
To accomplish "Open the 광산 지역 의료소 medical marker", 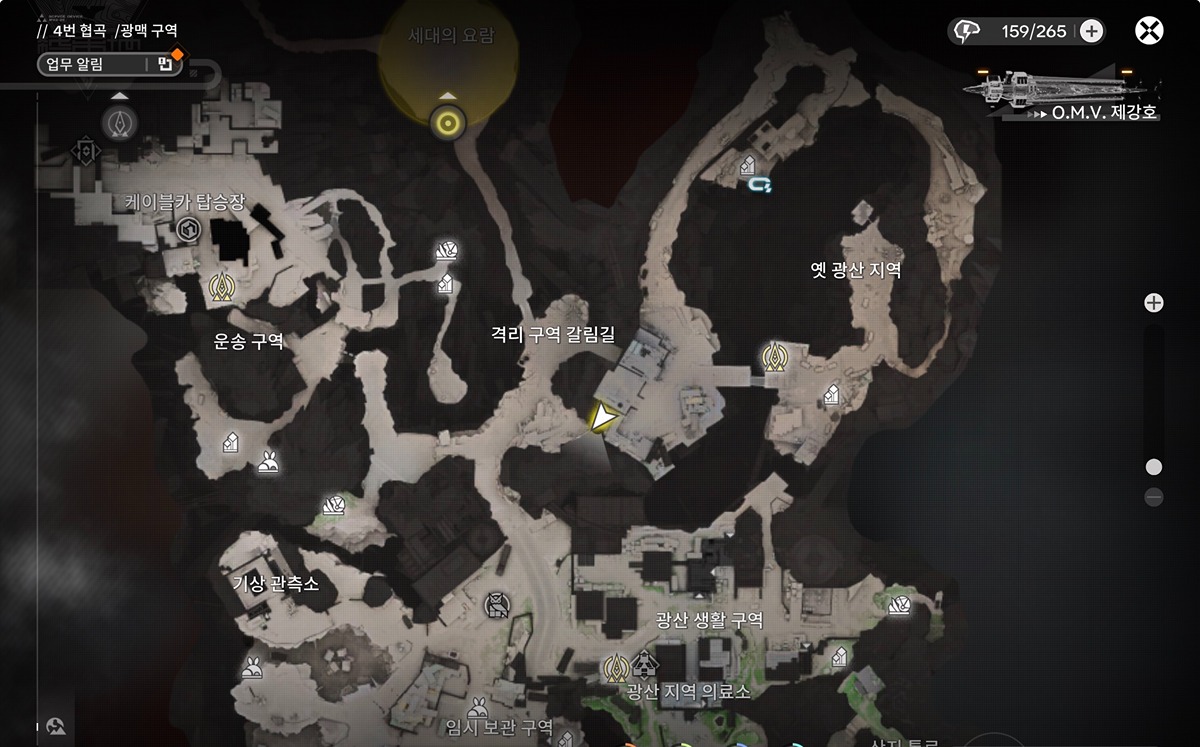I will click(x=646, y=662).
